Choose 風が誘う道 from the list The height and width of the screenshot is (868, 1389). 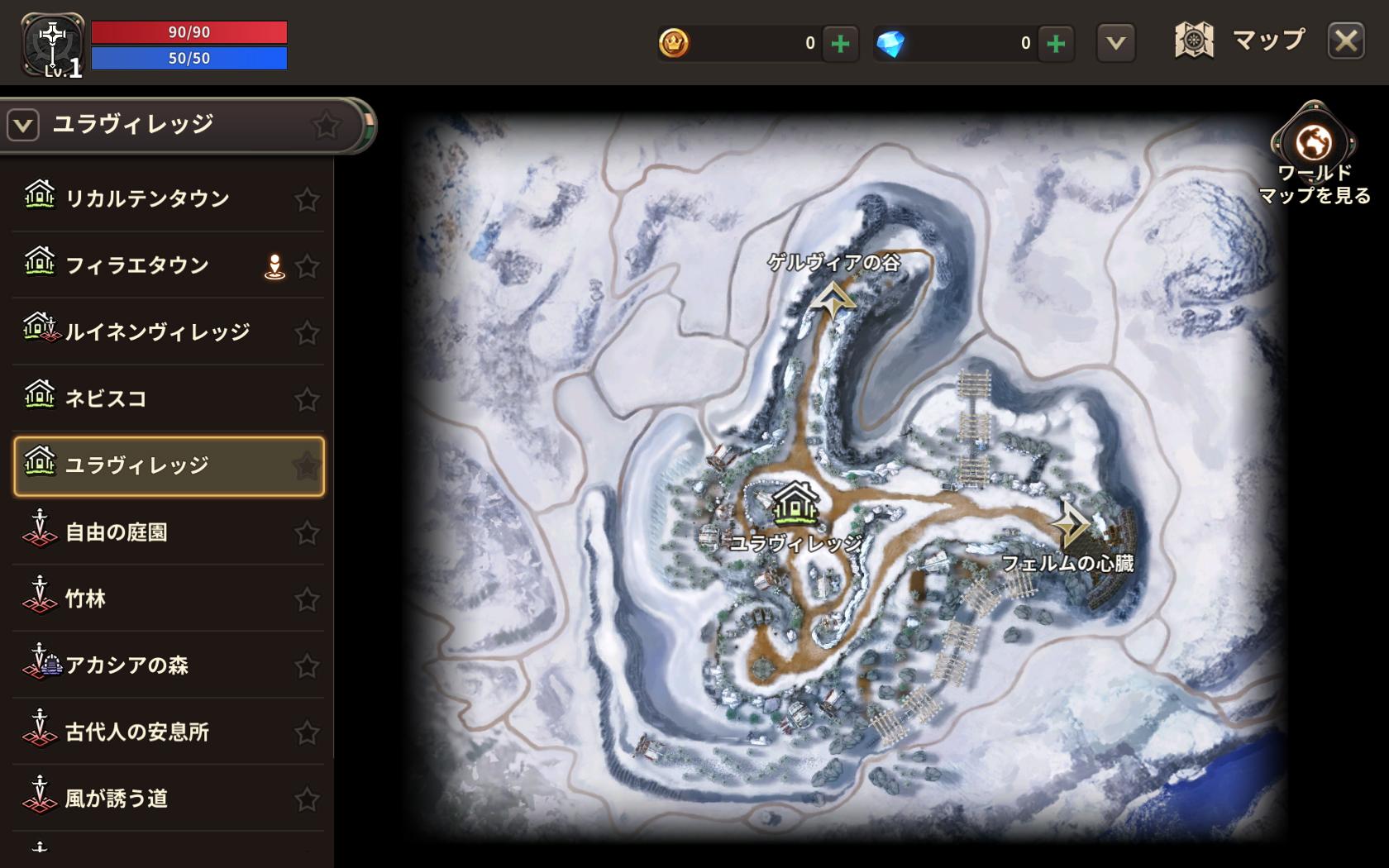point(117,799)
